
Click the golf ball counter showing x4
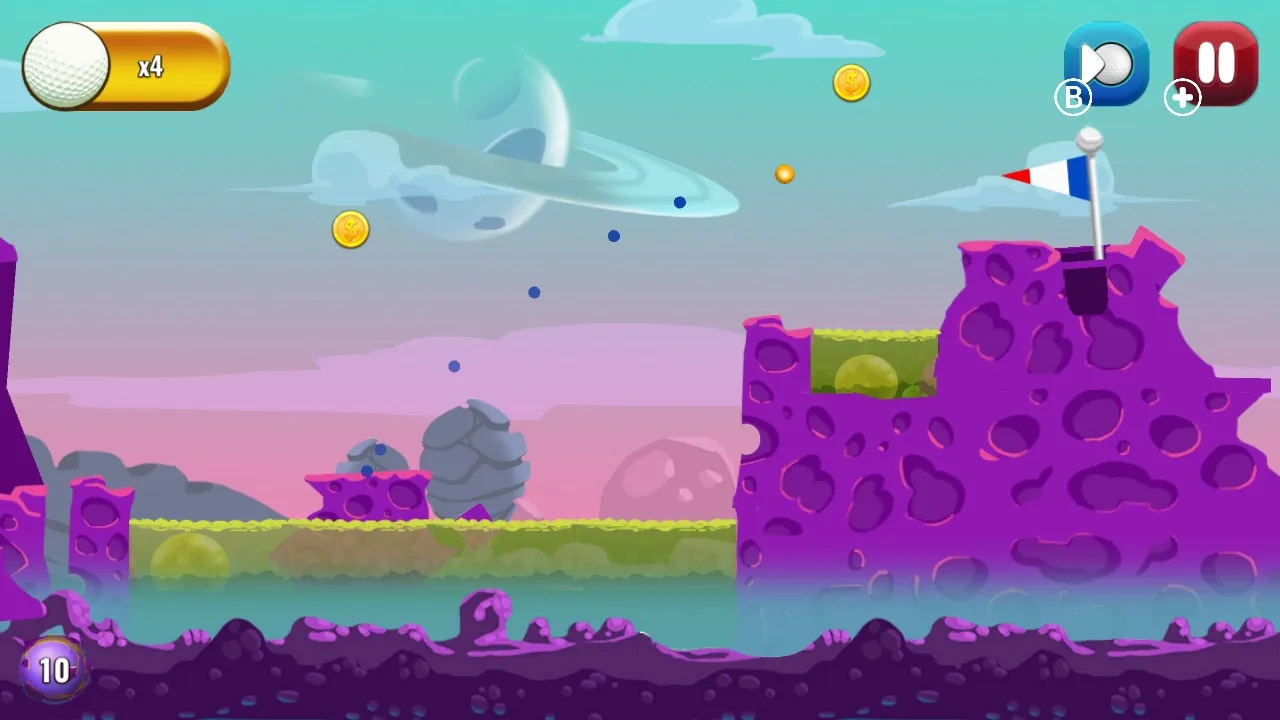point(125,64)
